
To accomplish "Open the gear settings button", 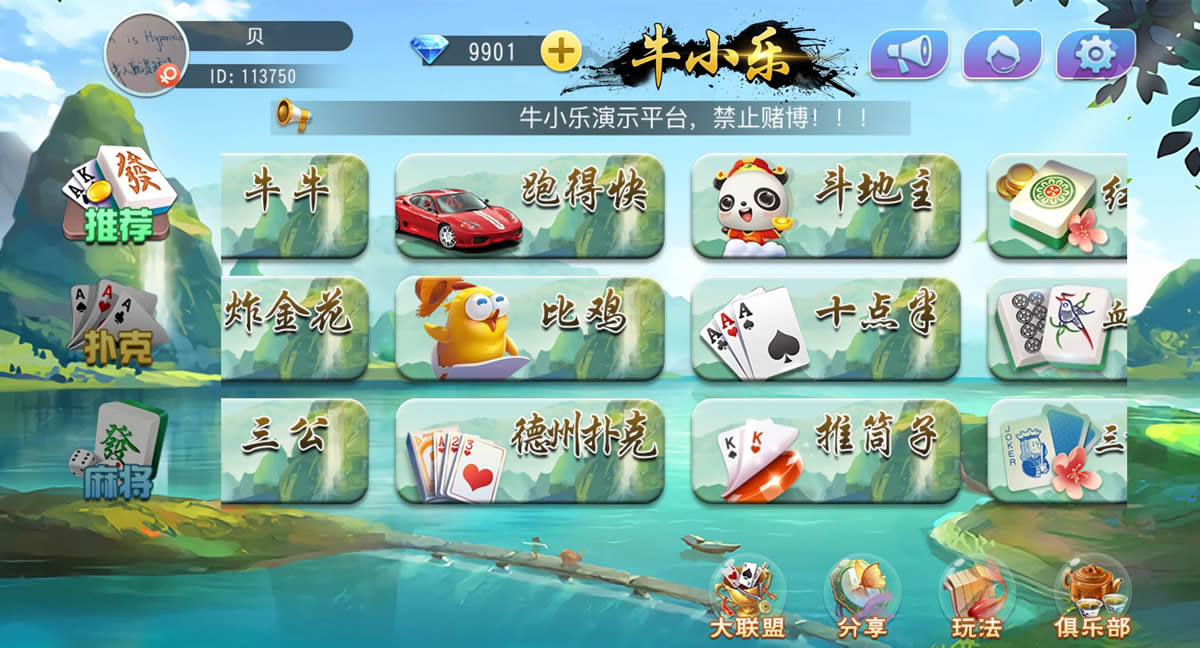I will point(1096,54).
